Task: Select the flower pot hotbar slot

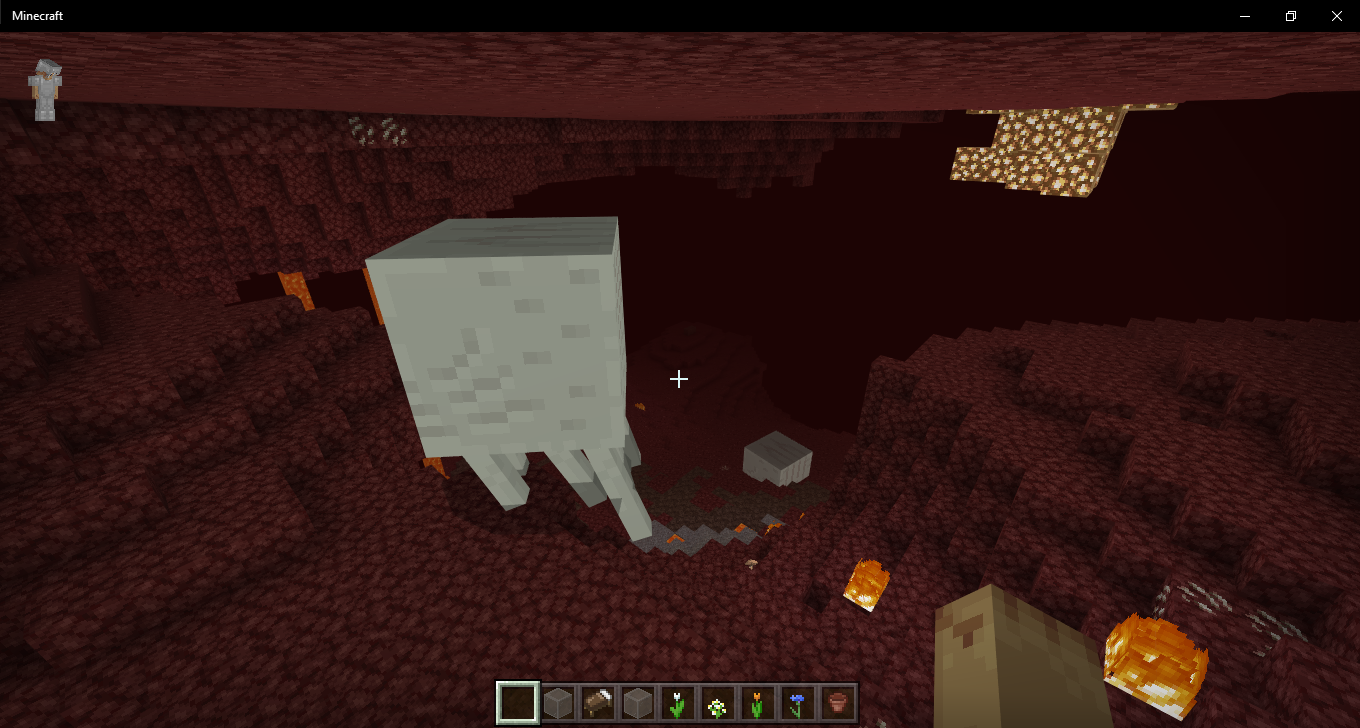Action: coord(837,704)
